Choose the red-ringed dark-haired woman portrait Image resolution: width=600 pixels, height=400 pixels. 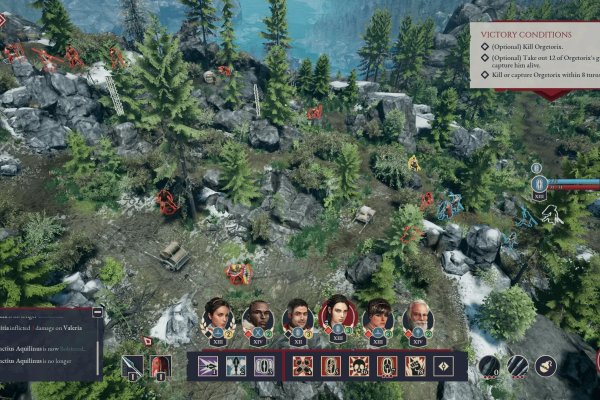click(x=338, y=314)
